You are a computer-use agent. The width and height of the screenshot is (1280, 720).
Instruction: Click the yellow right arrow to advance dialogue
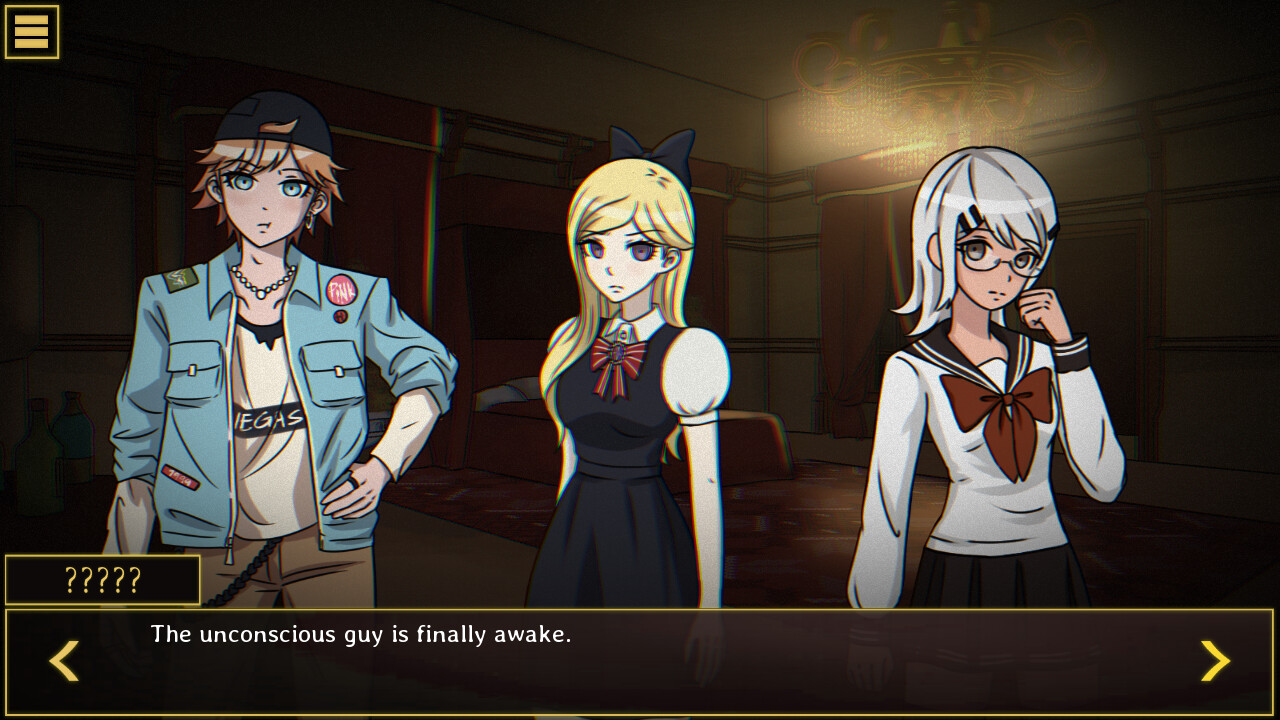[x=1217, y=661]
